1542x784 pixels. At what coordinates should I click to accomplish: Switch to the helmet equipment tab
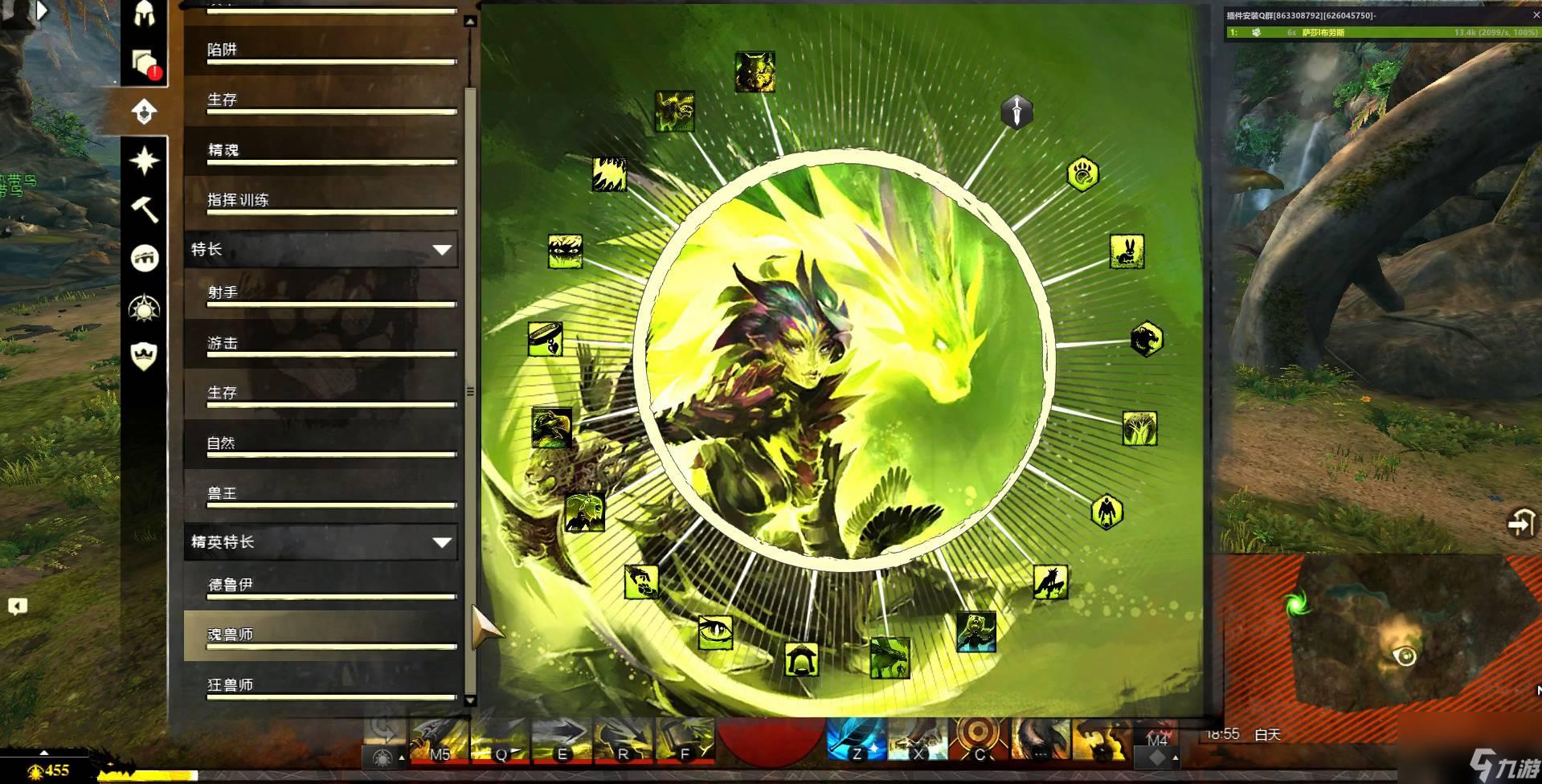coord(145,14)
